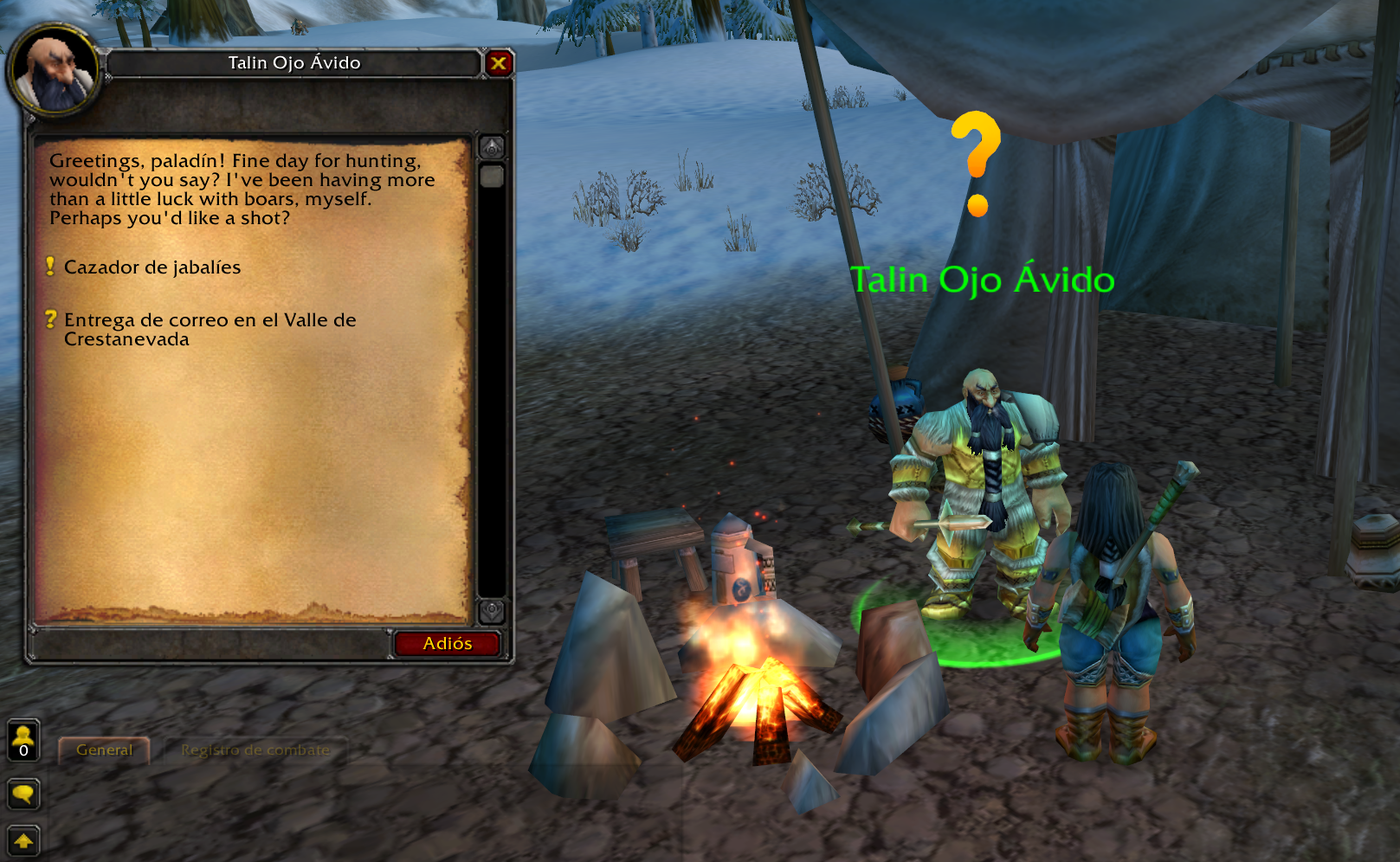Click the question mark icon for the mail quest

coord(51,318)
